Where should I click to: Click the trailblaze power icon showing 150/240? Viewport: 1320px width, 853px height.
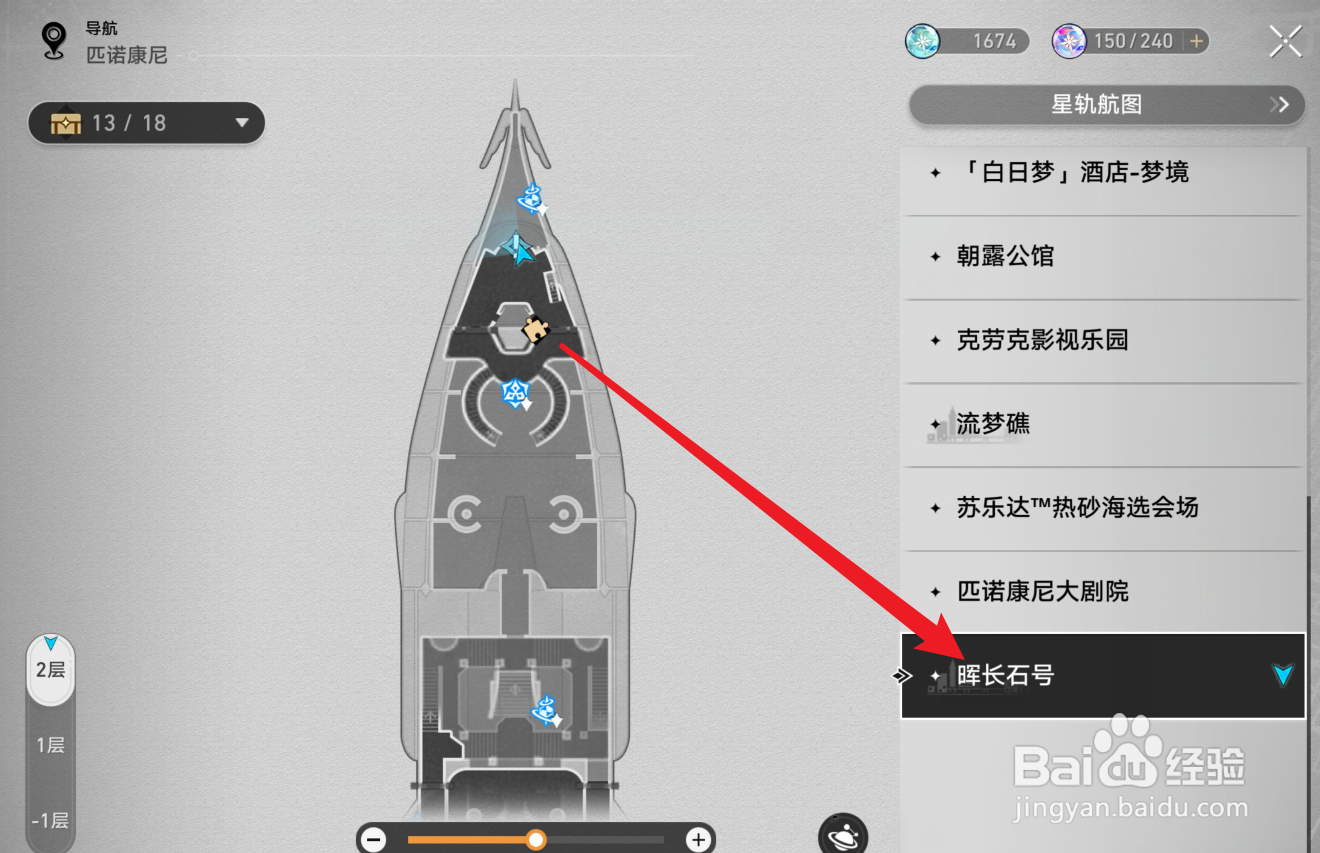(1069, 41)
